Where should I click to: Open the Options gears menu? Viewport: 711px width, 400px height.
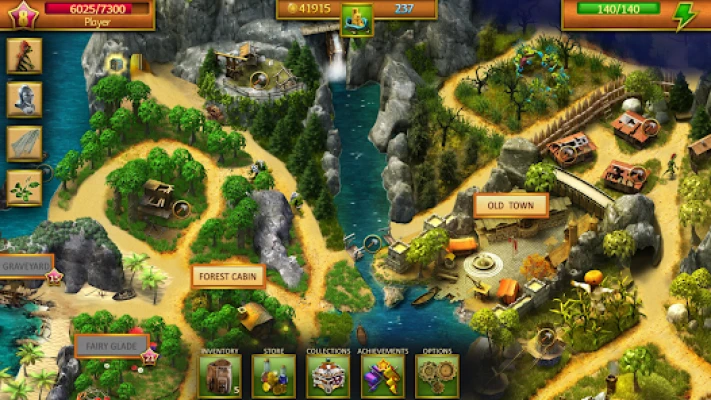(x=437, y=376)
